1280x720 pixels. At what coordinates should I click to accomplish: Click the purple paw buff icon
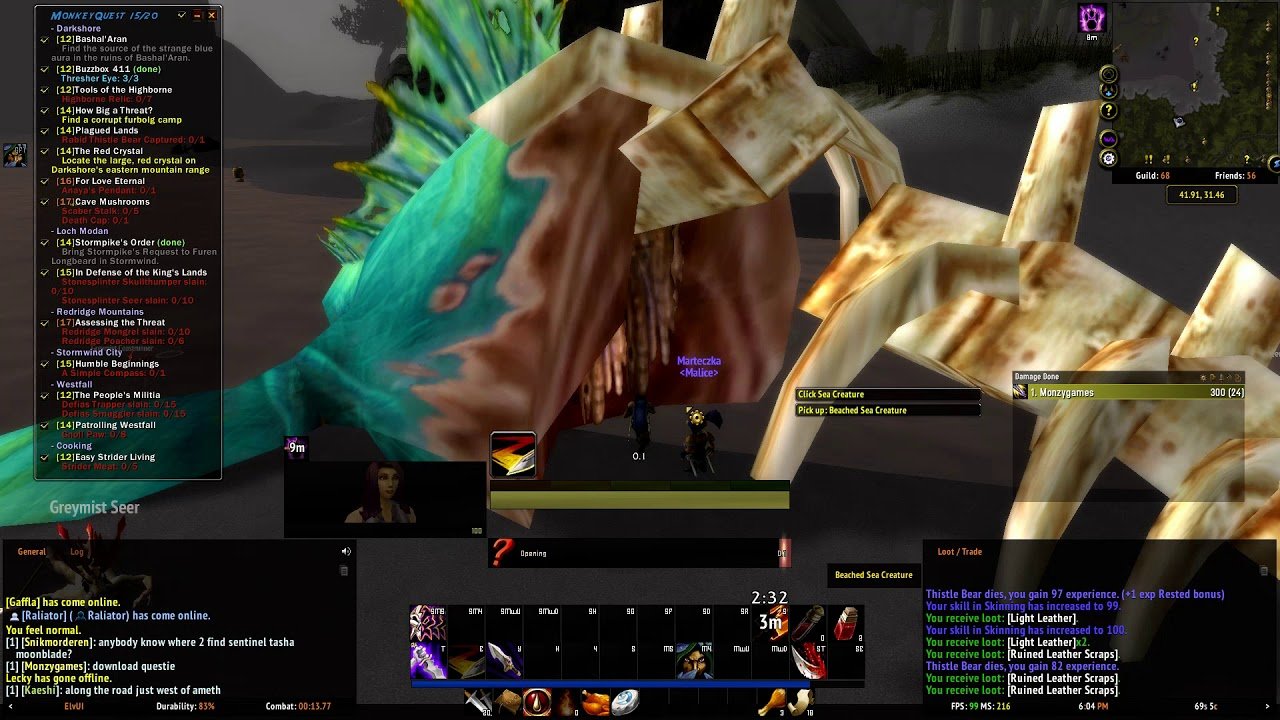[1092, 18]
